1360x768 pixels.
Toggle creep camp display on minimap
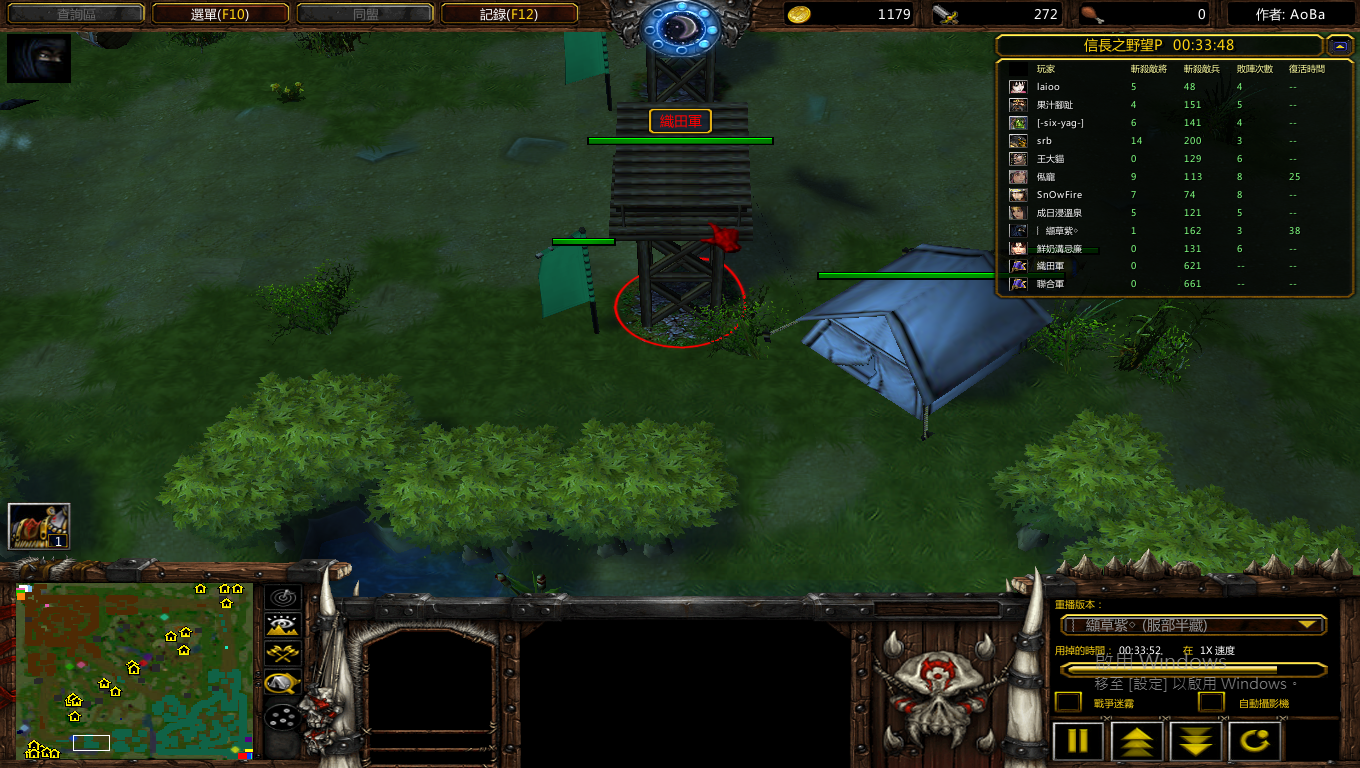[x=284, y=683]
